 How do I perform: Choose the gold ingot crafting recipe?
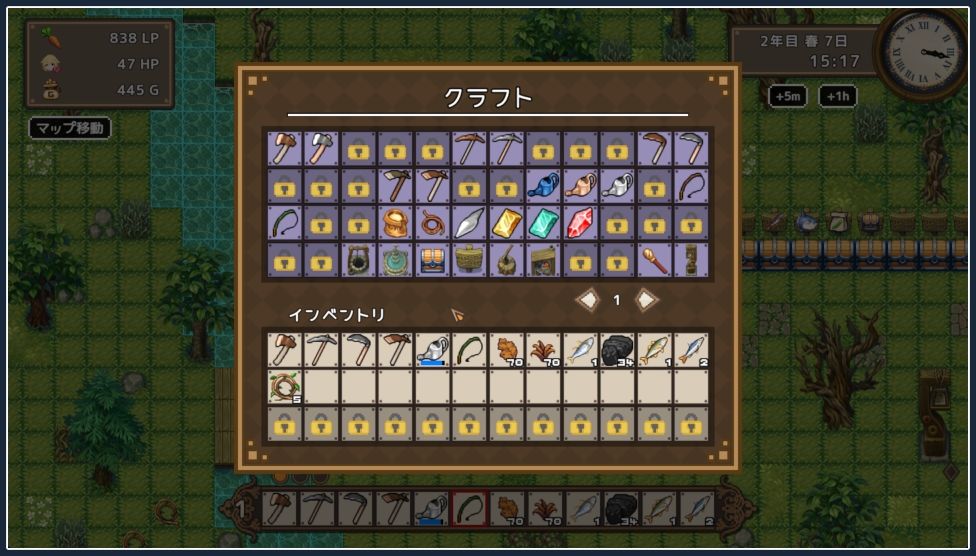506,223
